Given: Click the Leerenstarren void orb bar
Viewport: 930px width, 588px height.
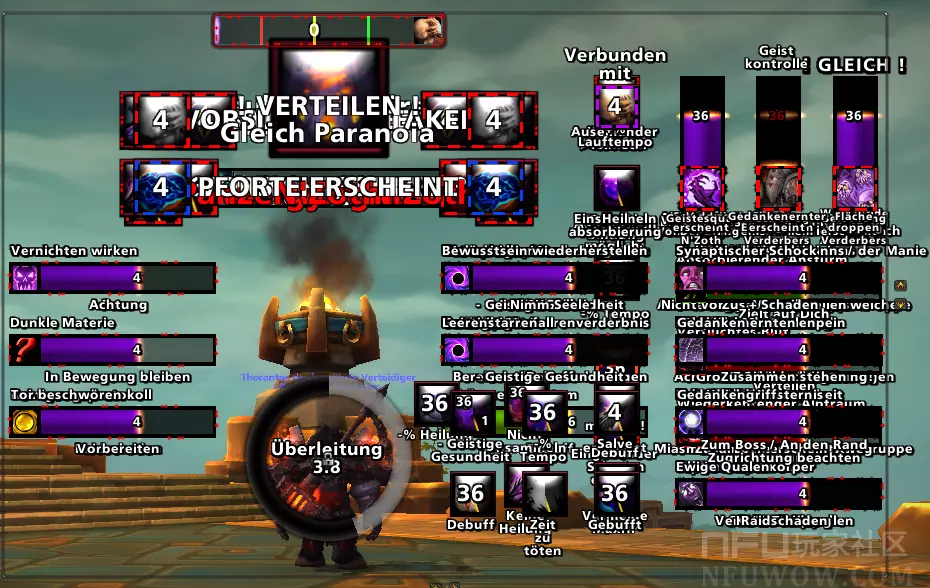Looking at the screenshot, I should tap(512, 350).
